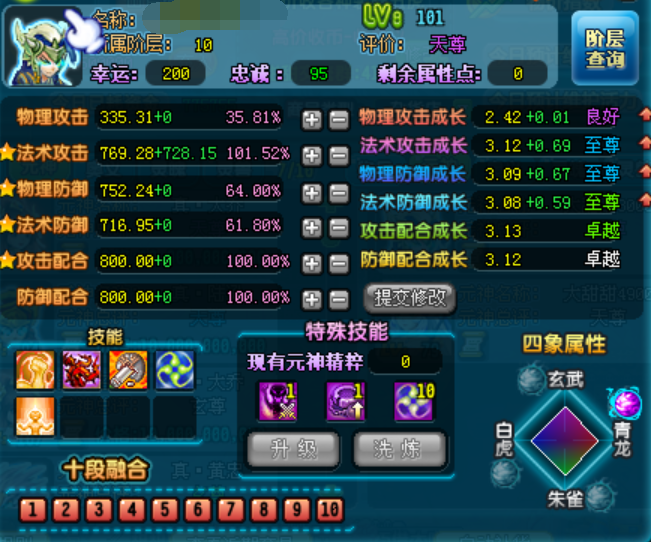
Task: Decrease 物理攻击 with its minus button
Action: pyautogui.click(x=339, y=119)
